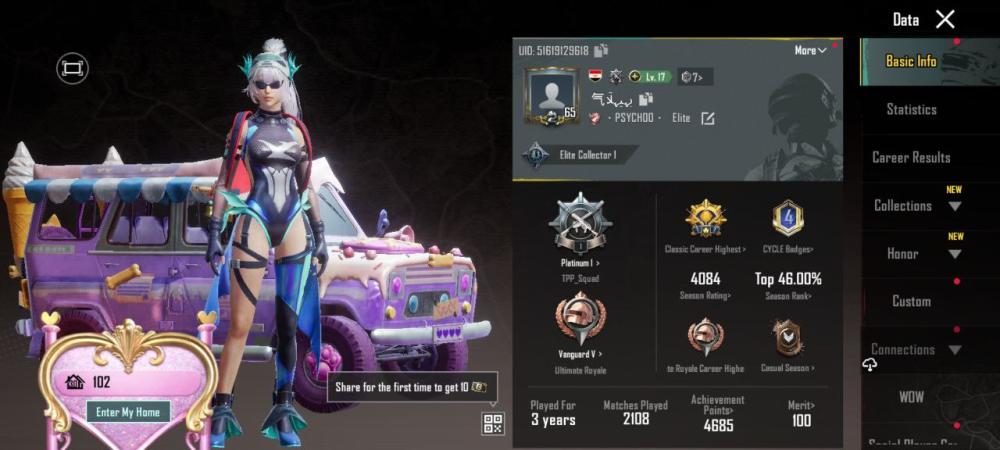Open the More dropdown

[811, 51]
